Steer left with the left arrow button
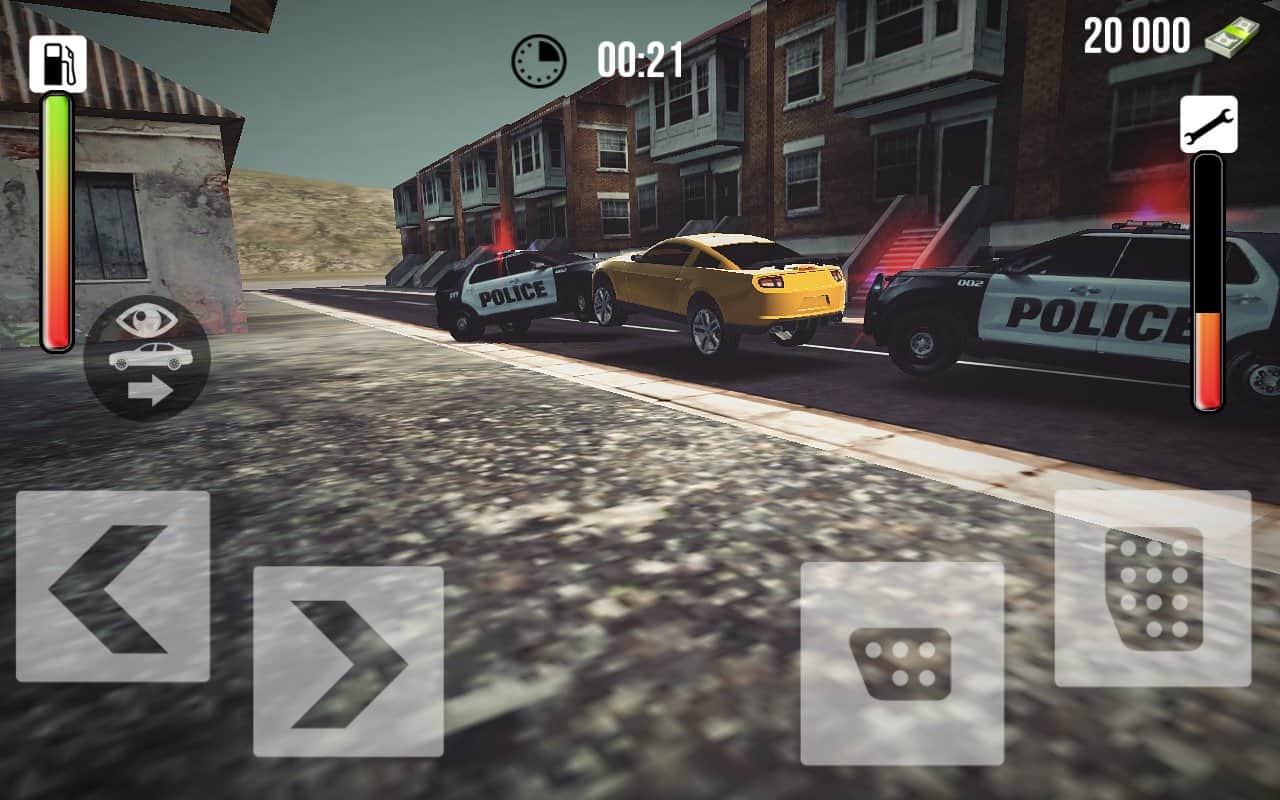Viewport: 1280px width, 800px height. (113, 587)
